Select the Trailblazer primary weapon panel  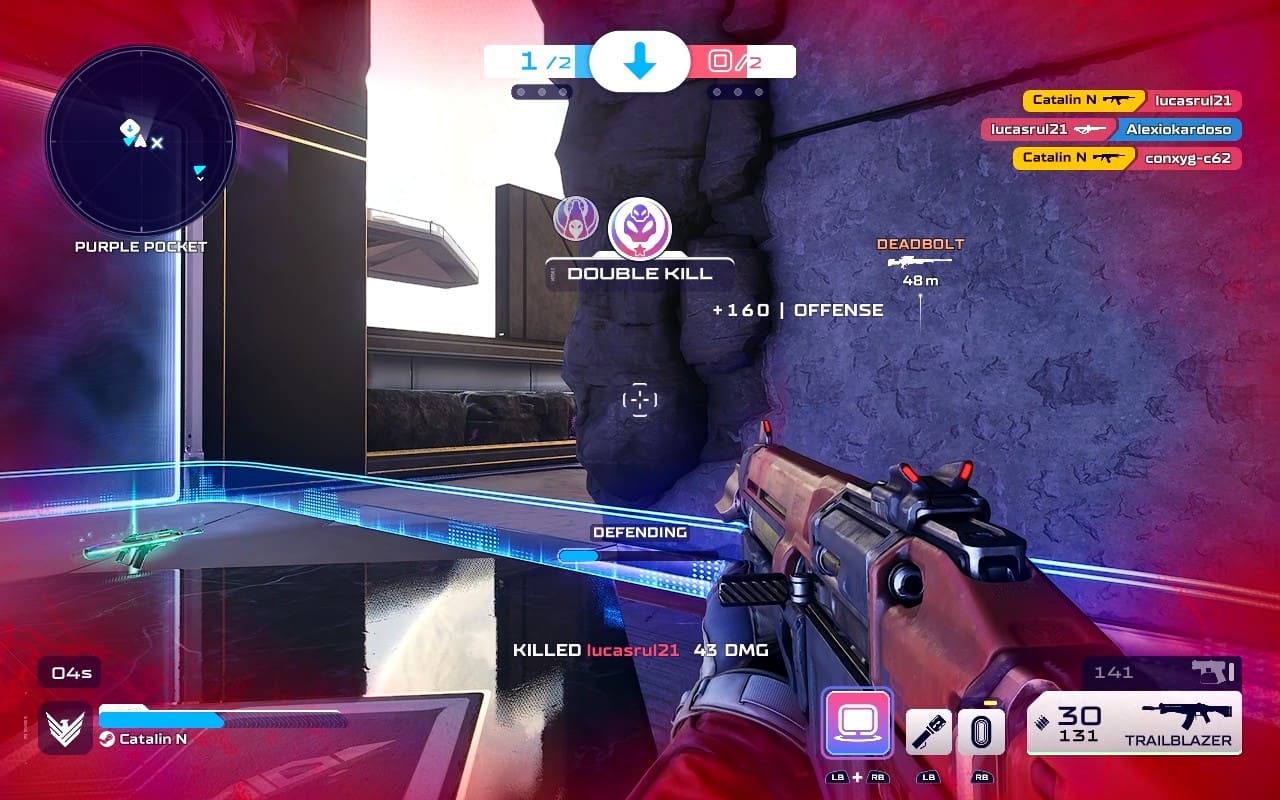click(1134, 722)
